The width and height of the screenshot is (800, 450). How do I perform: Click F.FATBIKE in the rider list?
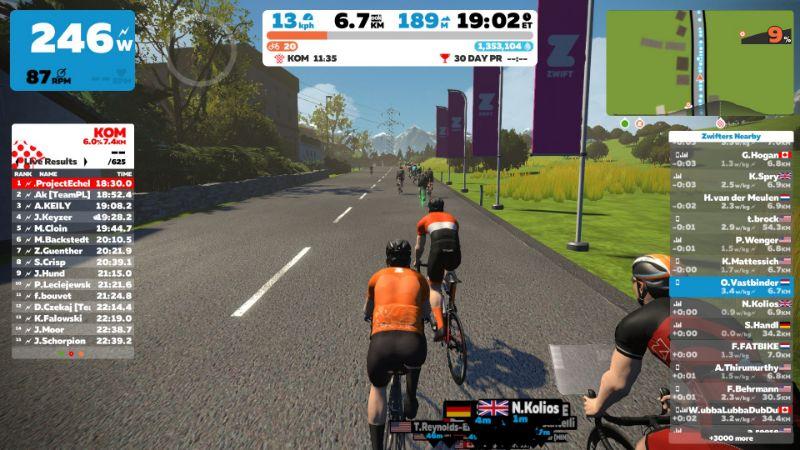click(x=731, y=350)
